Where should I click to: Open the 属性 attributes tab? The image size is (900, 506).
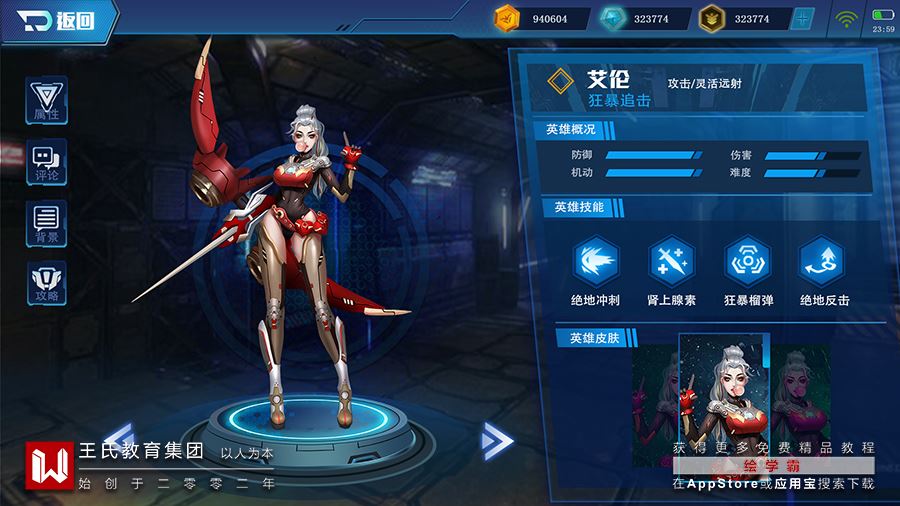tap(46, 101)
